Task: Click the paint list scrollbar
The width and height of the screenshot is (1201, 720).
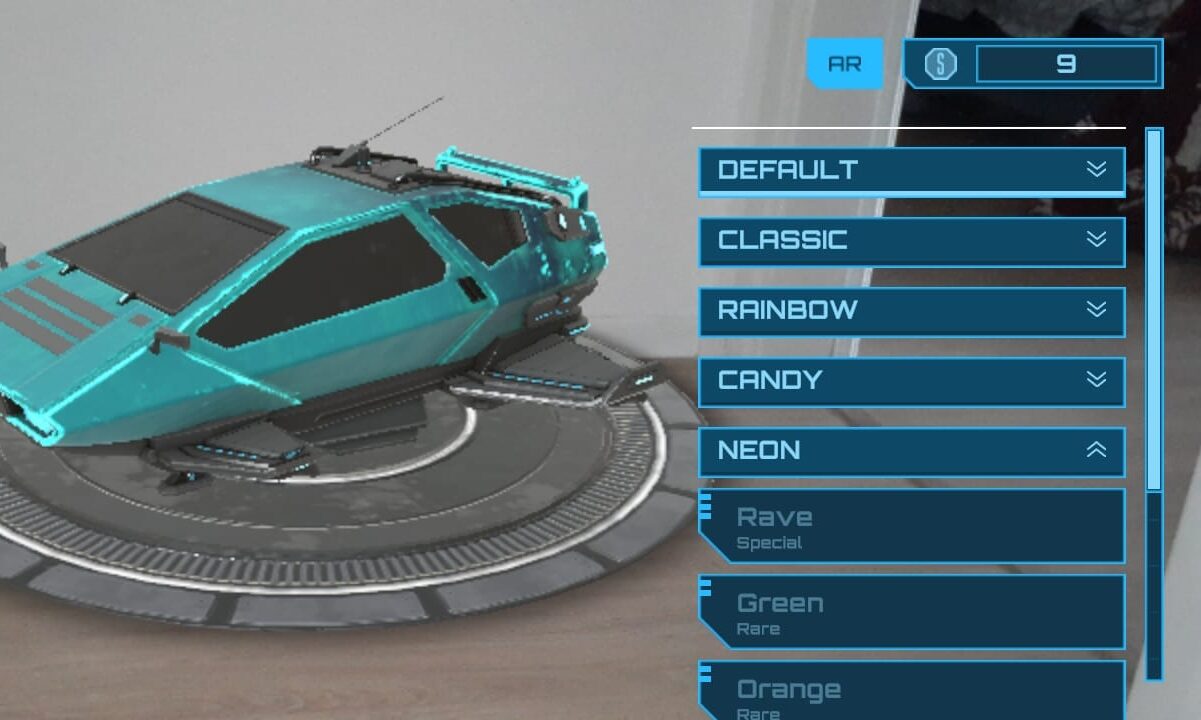Action: [1154, 310]
